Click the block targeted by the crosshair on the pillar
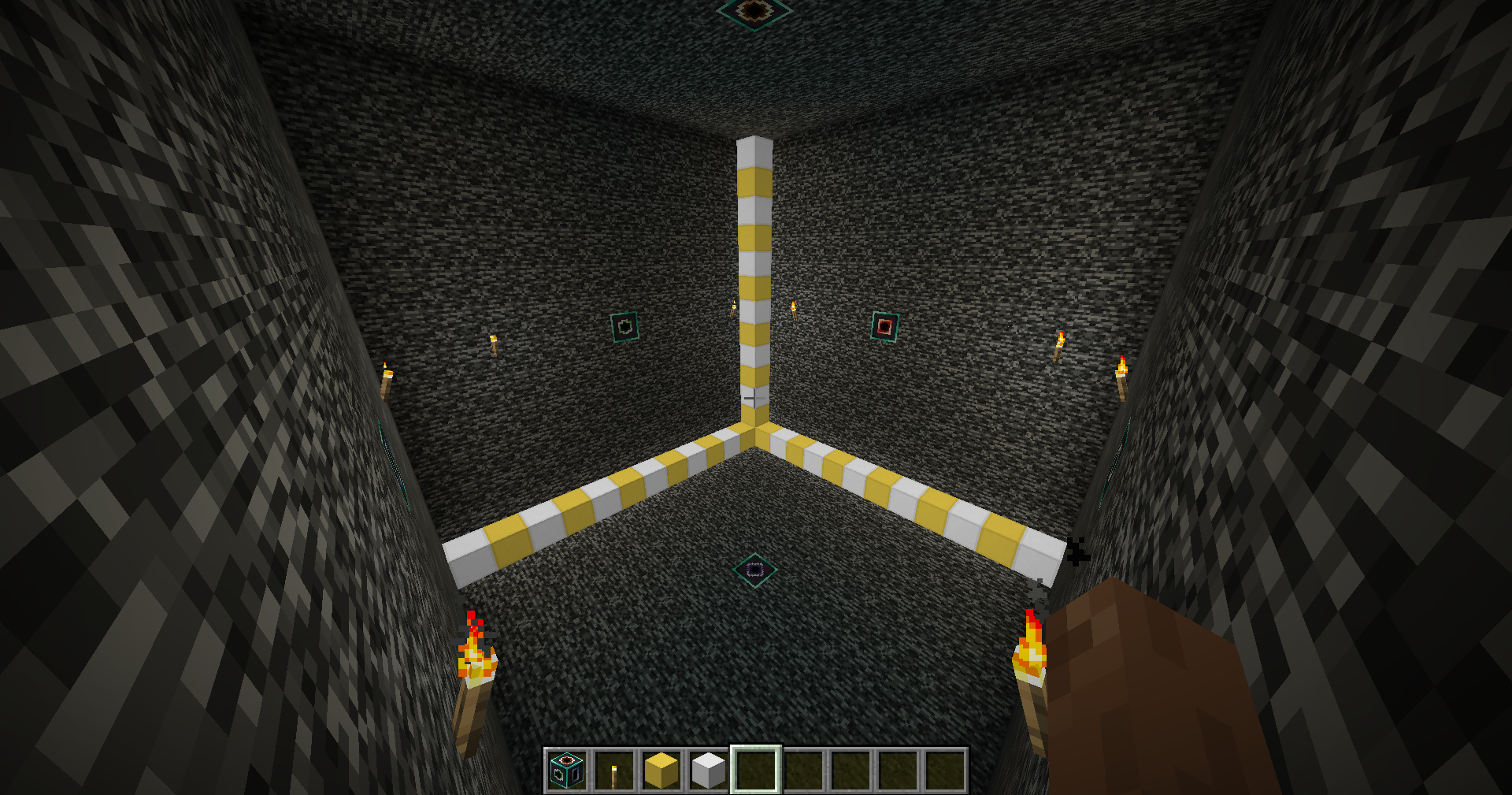This screenshot has width=1512, height=795. [754, 398]
